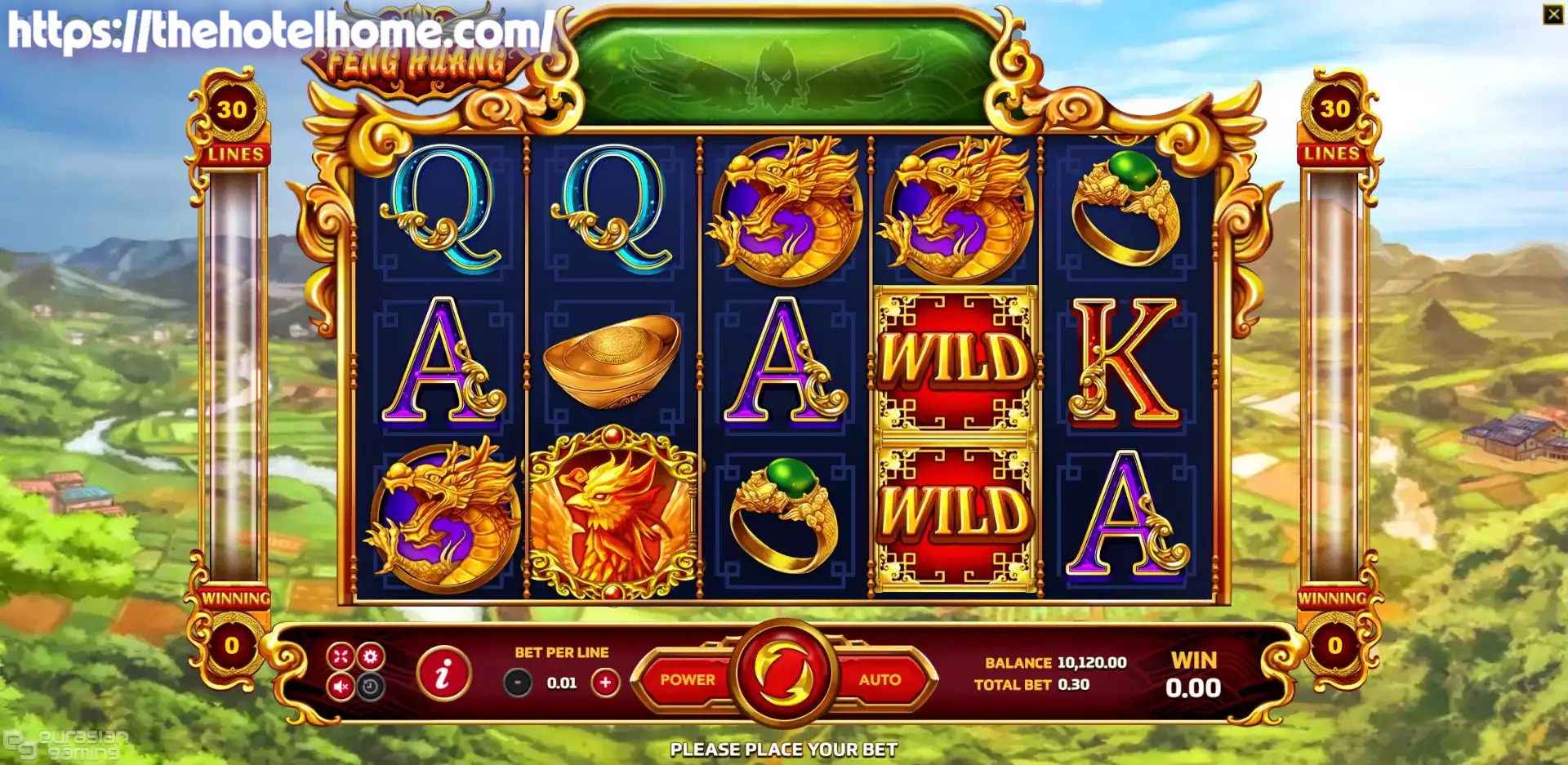Viewport: 1568px width, 765px height.
Task: Toggle fullscreen with the arrows icon
Action: (x=341, y=656)
